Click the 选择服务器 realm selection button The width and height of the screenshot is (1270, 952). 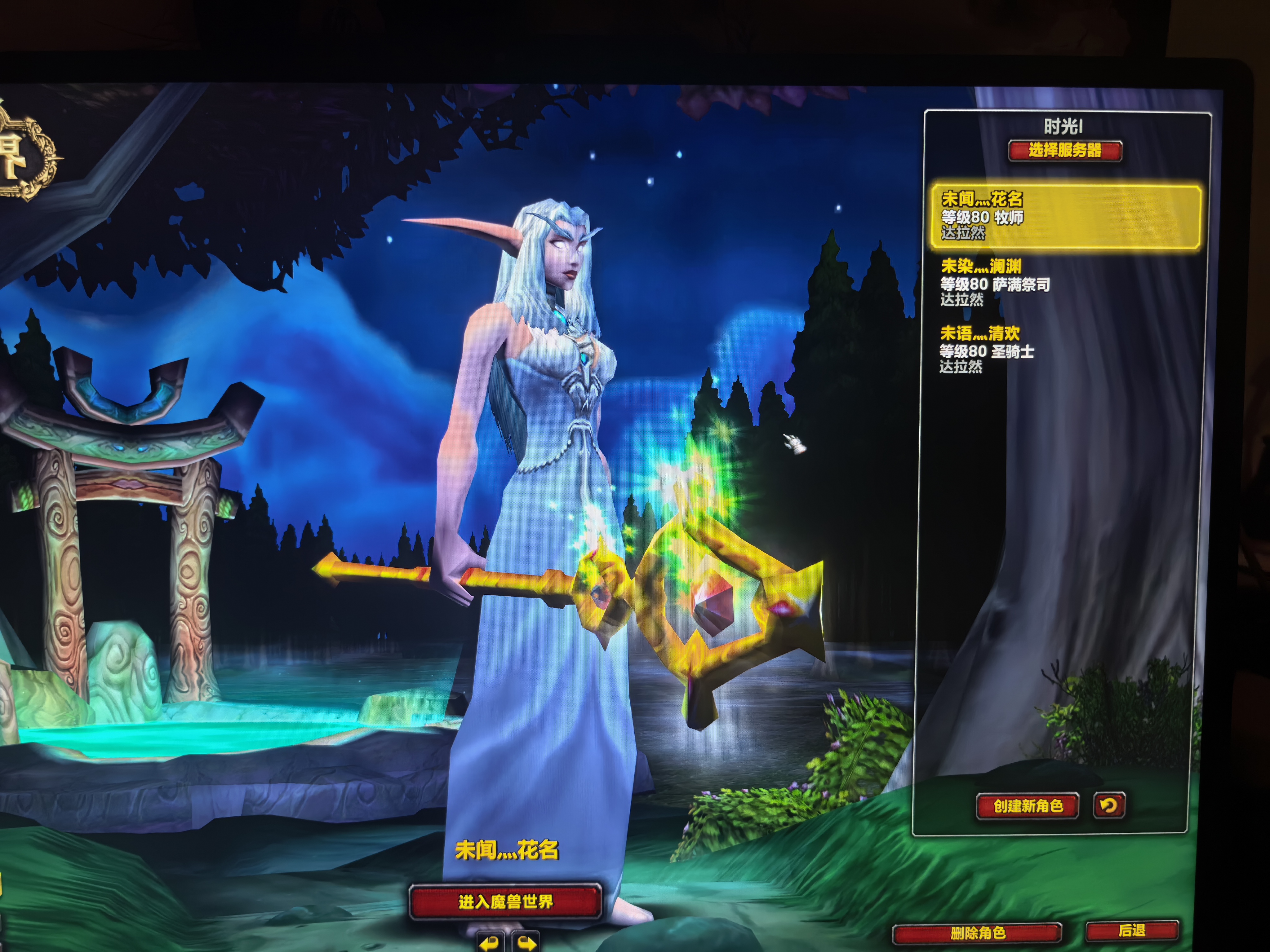click(x=1065, y=151)
